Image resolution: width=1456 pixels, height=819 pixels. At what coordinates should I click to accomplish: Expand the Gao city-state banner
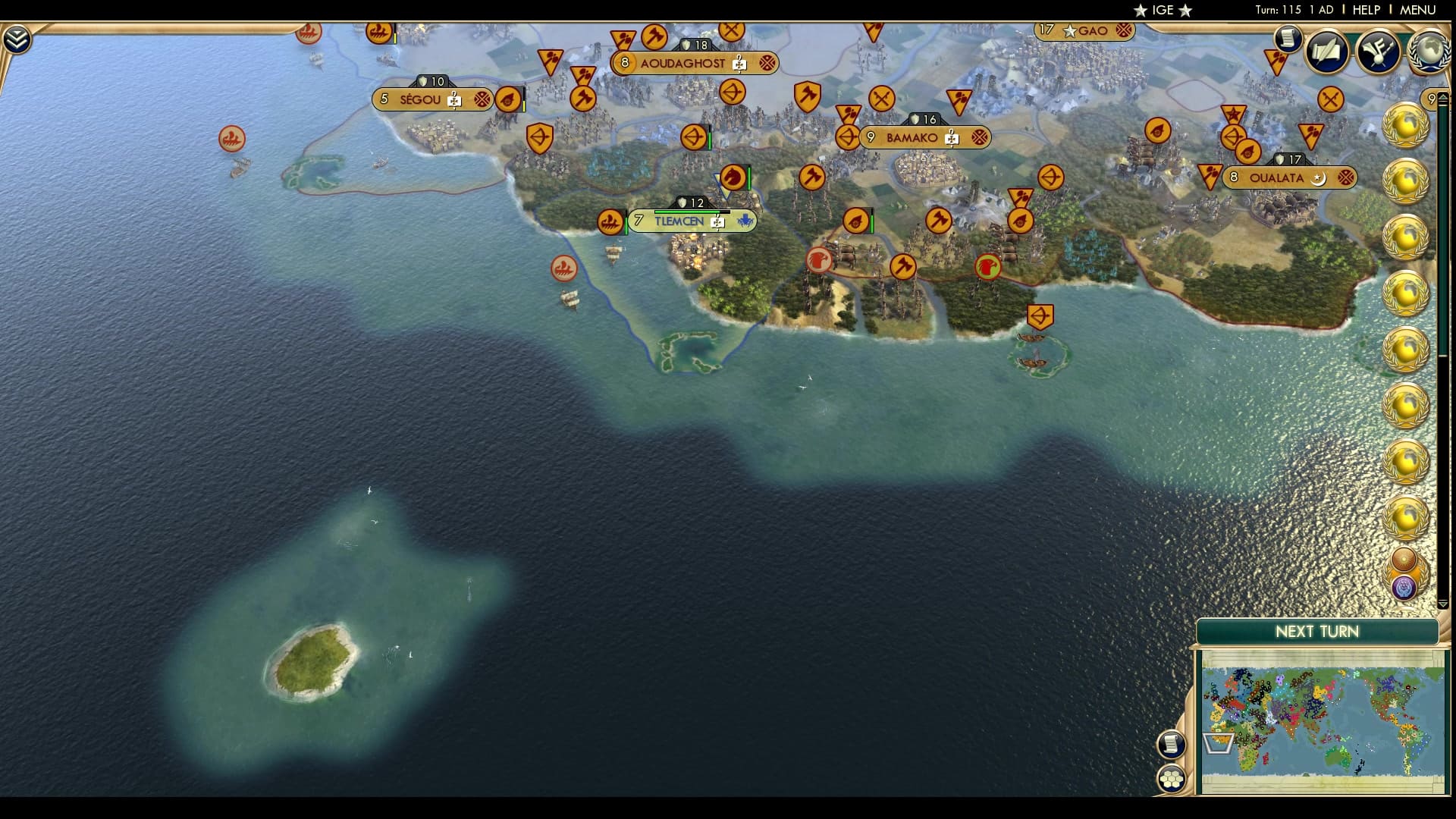click(1084, 31)
